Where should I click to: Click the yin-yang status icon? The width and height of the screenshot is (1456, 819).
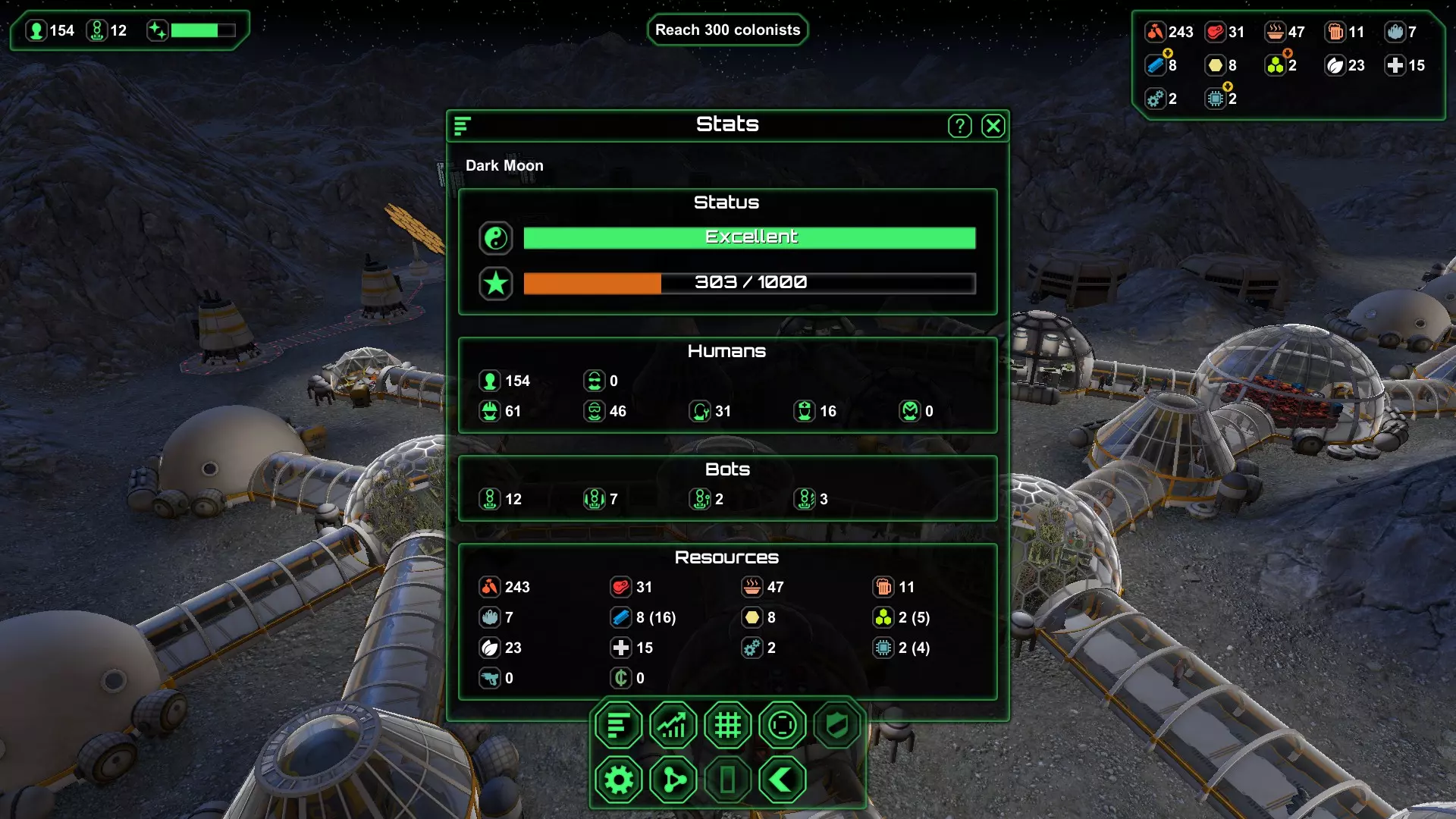click(x=495, y=238)
